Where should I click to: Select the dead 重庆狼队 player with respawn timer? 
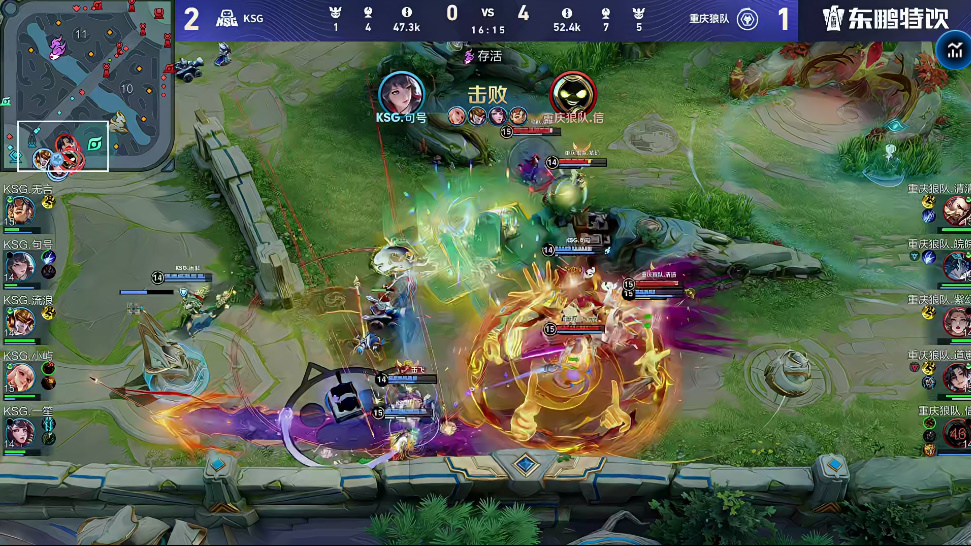(955, 432)
